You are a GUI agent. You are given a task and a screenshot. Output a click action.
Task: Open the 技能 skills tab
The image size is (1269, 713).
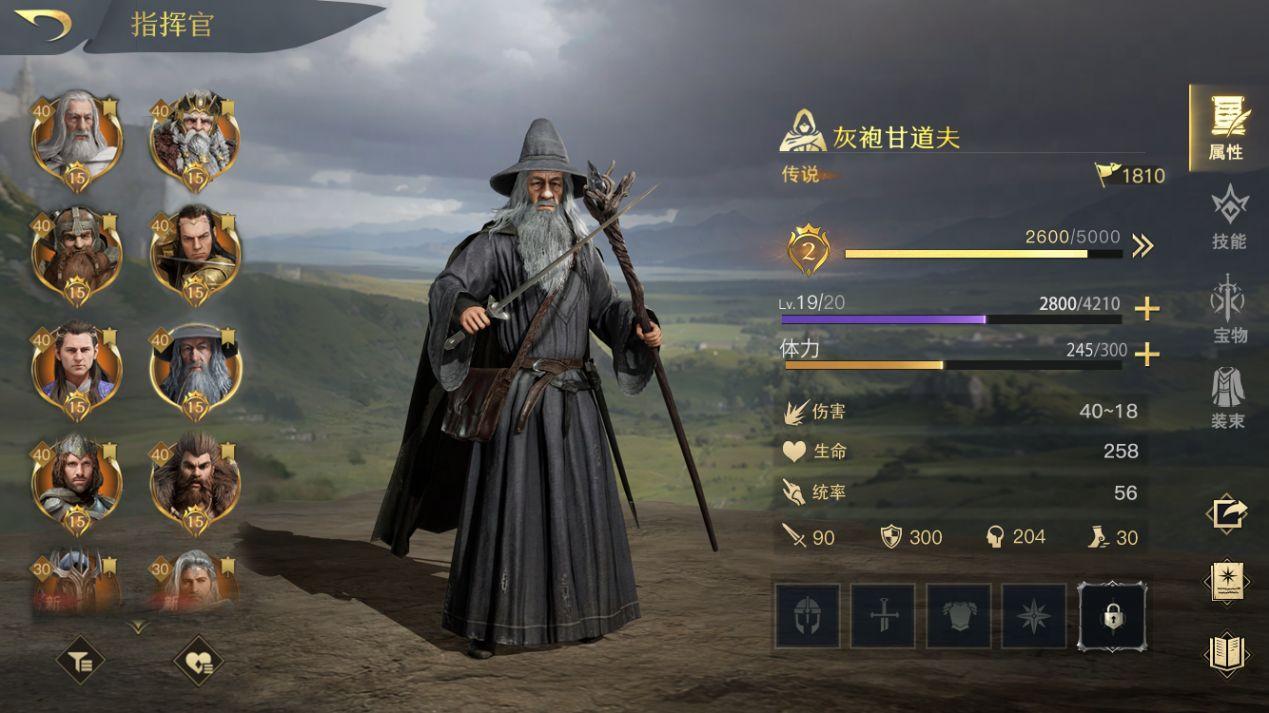pyautogui.click(x=1229, y=217)
